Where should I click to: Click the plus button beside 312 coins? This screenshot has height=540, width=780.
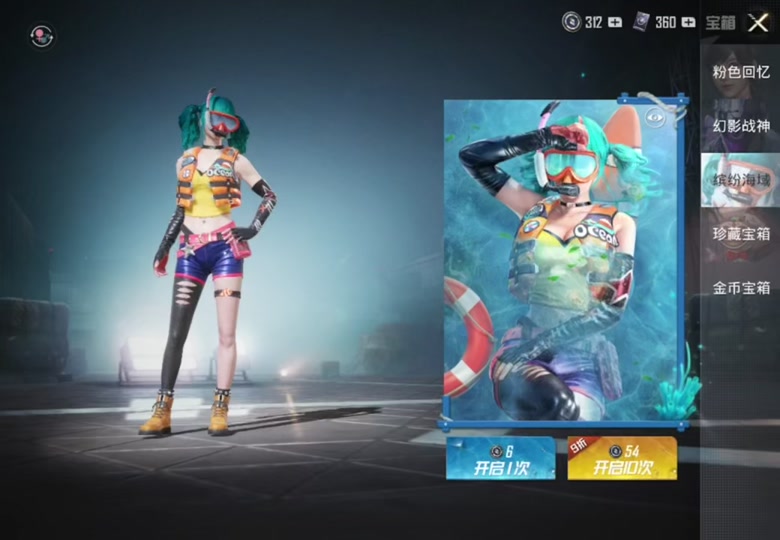(615, 22)
